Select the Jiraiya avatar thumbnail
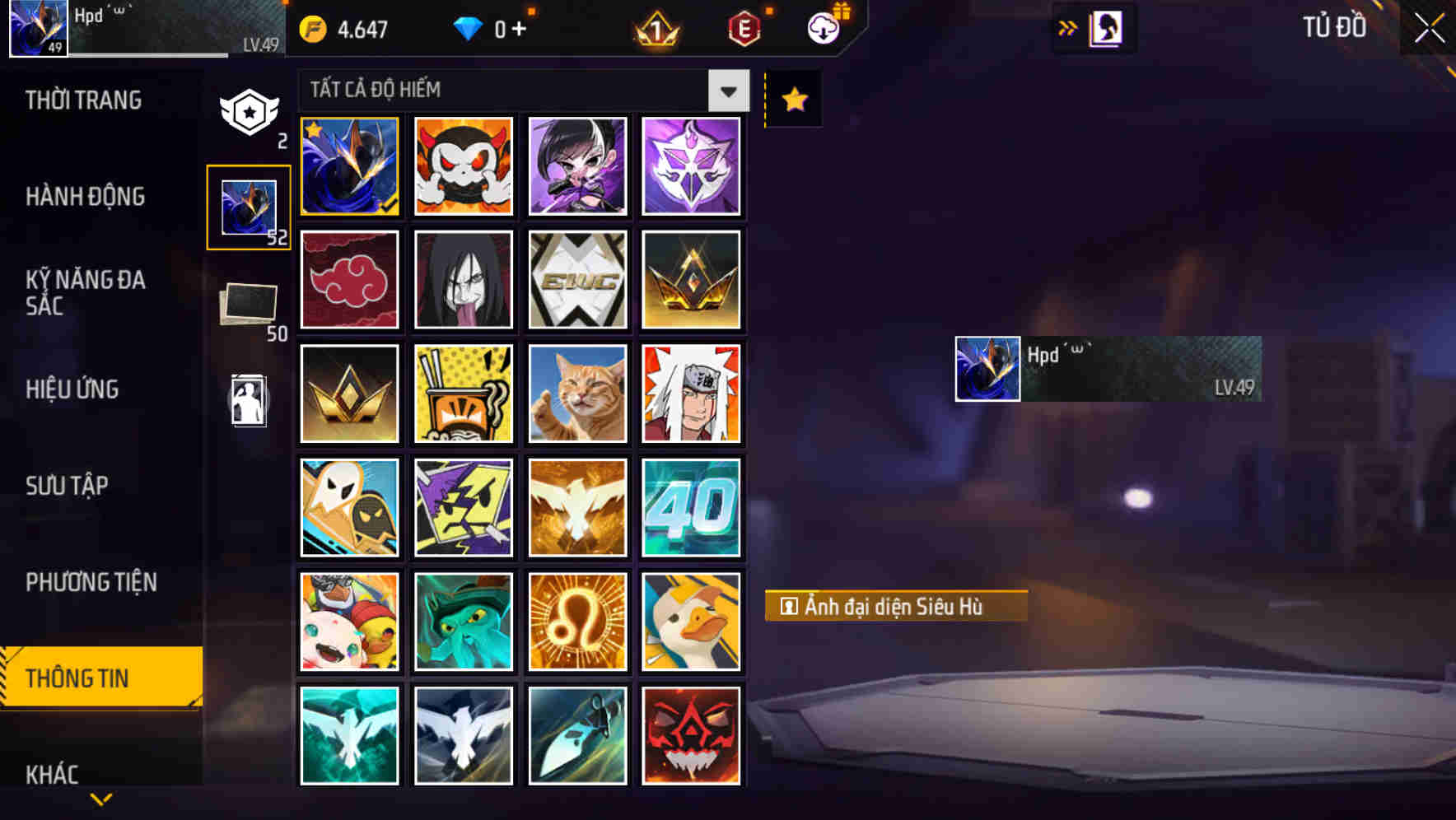Screen dimensions: 1456x820 (x=692, y=394)
